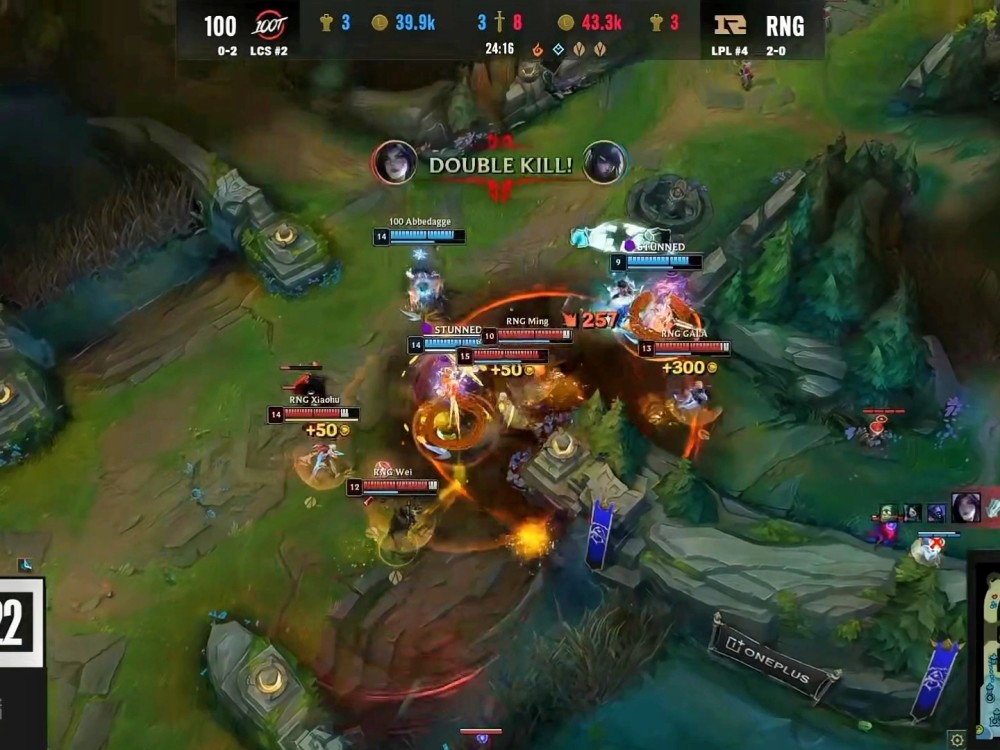Select the large killer portrait in the kill feed
Screen dimensions: 1000x750
coord(966,508)
